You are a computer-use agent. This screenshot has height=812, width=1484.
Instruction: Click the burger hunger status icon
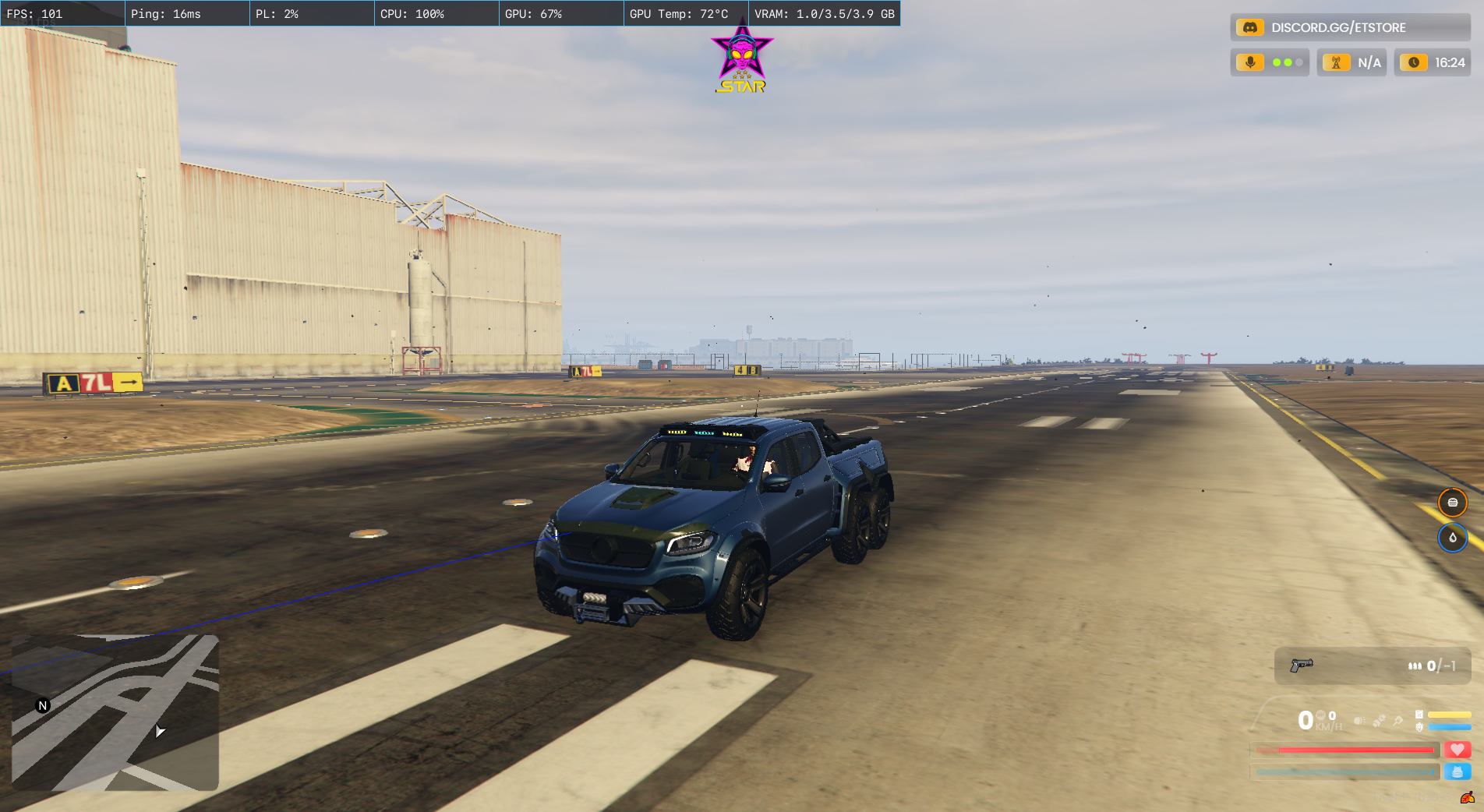pos(1452,503)
